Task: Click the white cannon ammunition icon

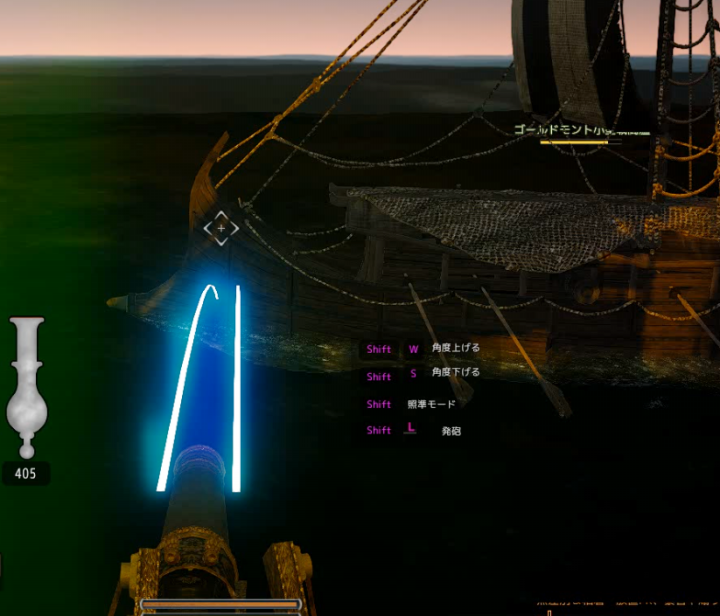Action: point(26,387)
